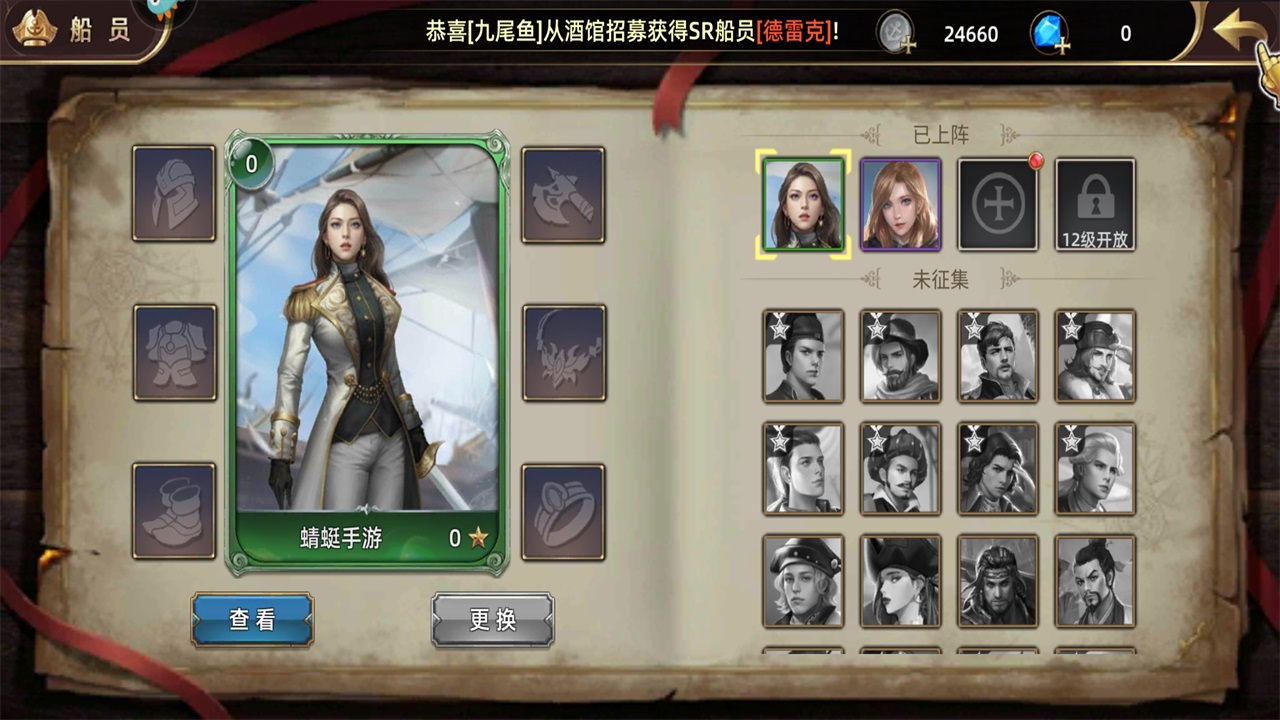
Task: Click the plus icon next to diamond currency
Action: (x=1063, y=44)
